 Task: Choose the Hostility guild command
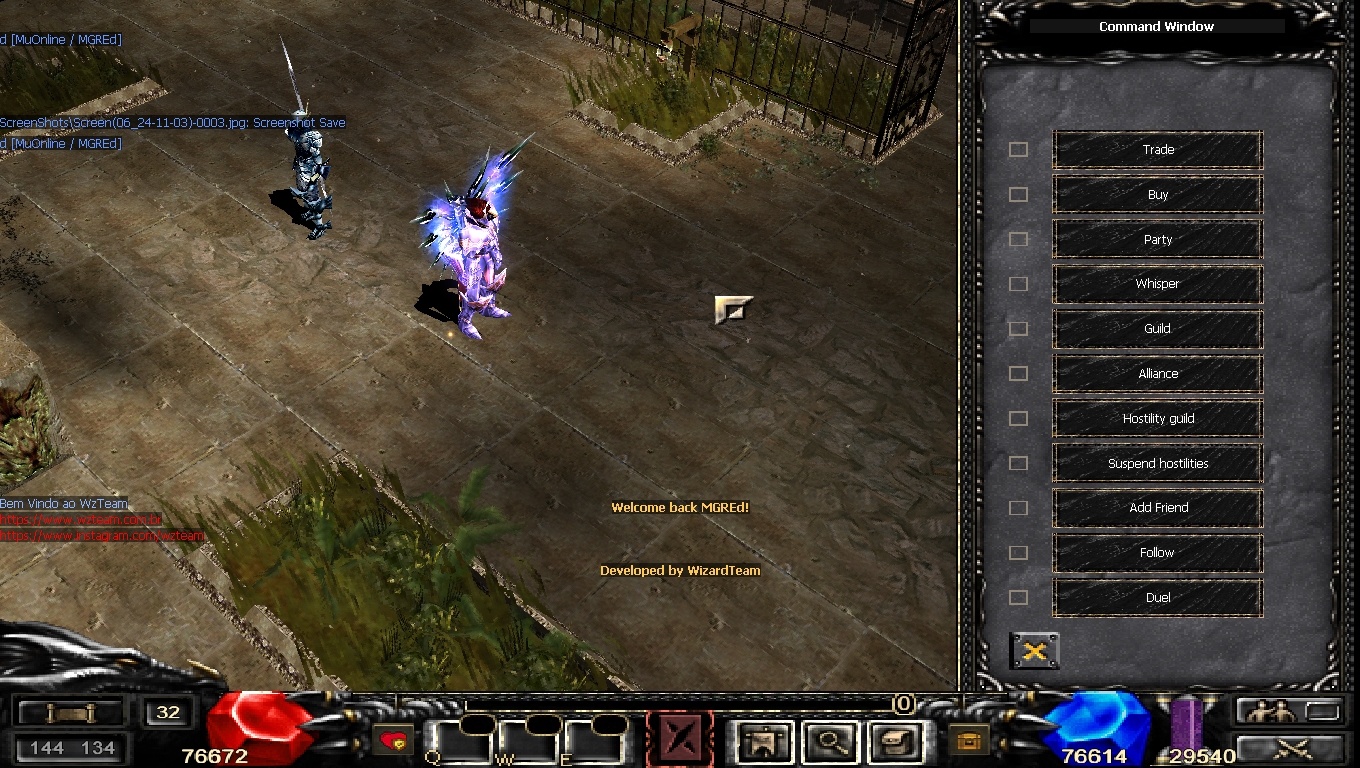click(1158, 419)
